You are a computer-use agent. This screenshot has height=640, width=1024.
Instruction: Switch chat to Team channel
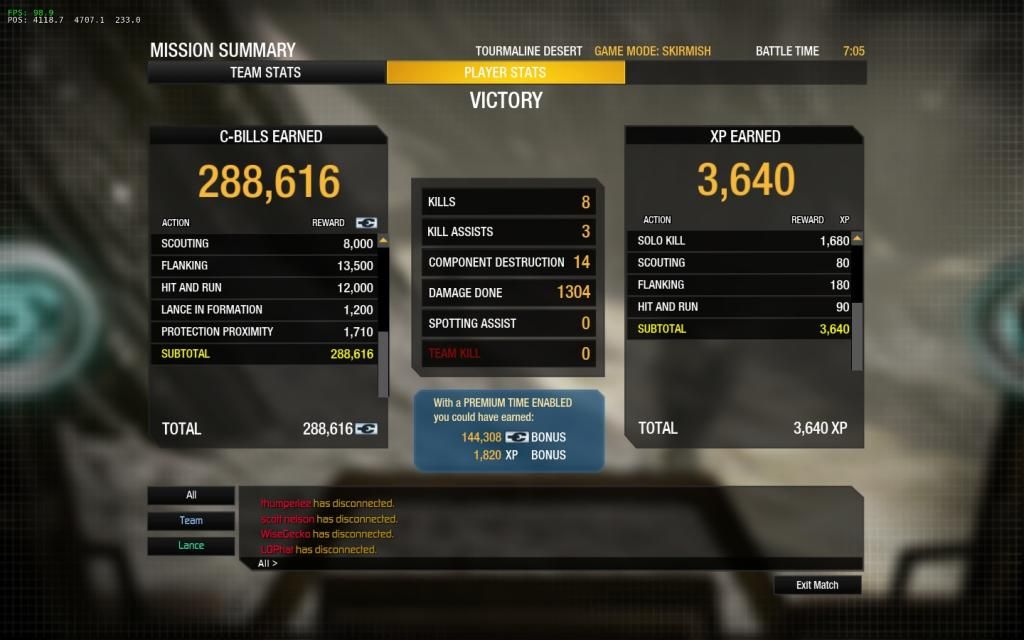pyautogui.click(x=191, y=520)
